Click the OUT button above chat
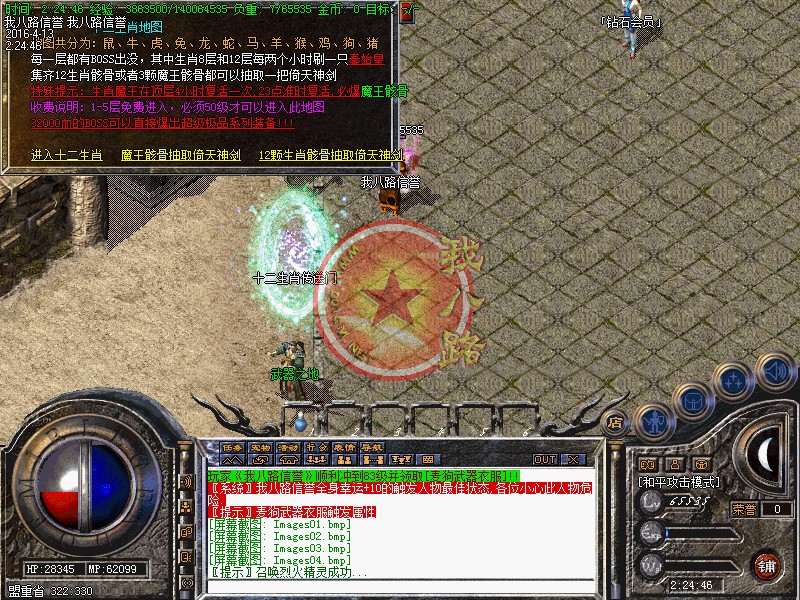This screenshot has width=800, height=600. click(544, 459)
